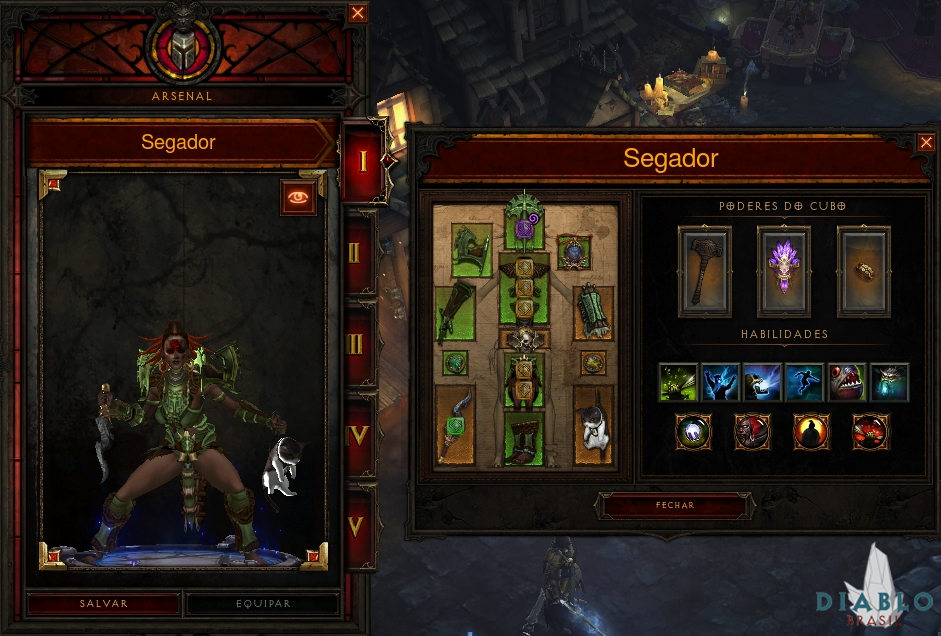
Task: Close the Arsenal window
Action: (x=358, y=13)
